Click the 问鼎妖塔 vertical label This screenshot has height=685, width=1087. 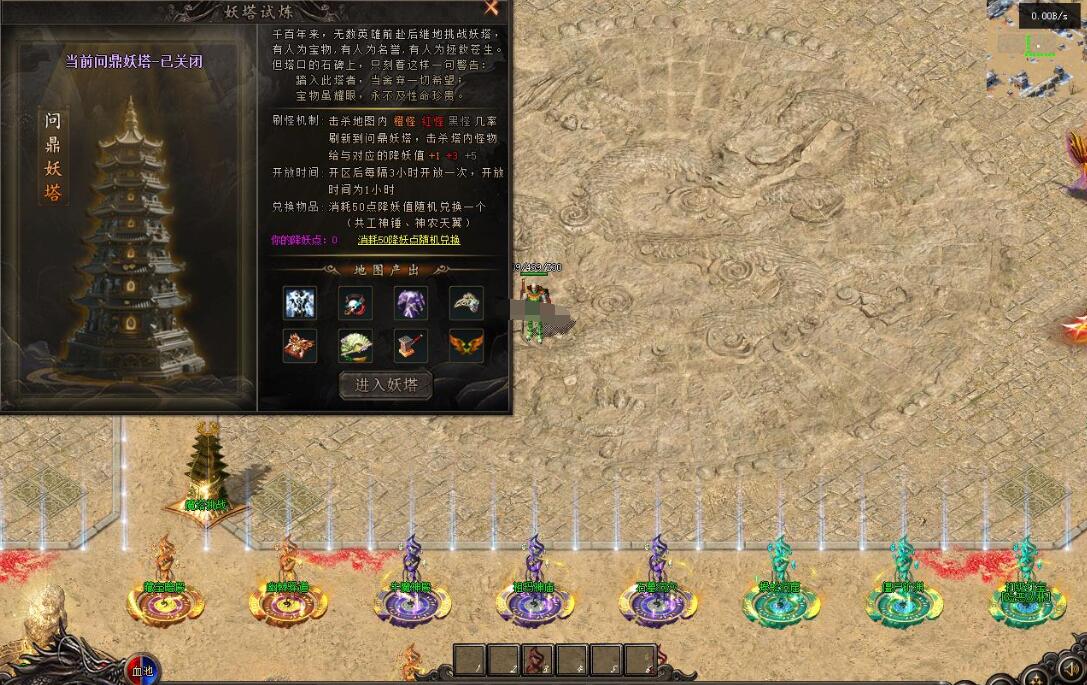53,157
